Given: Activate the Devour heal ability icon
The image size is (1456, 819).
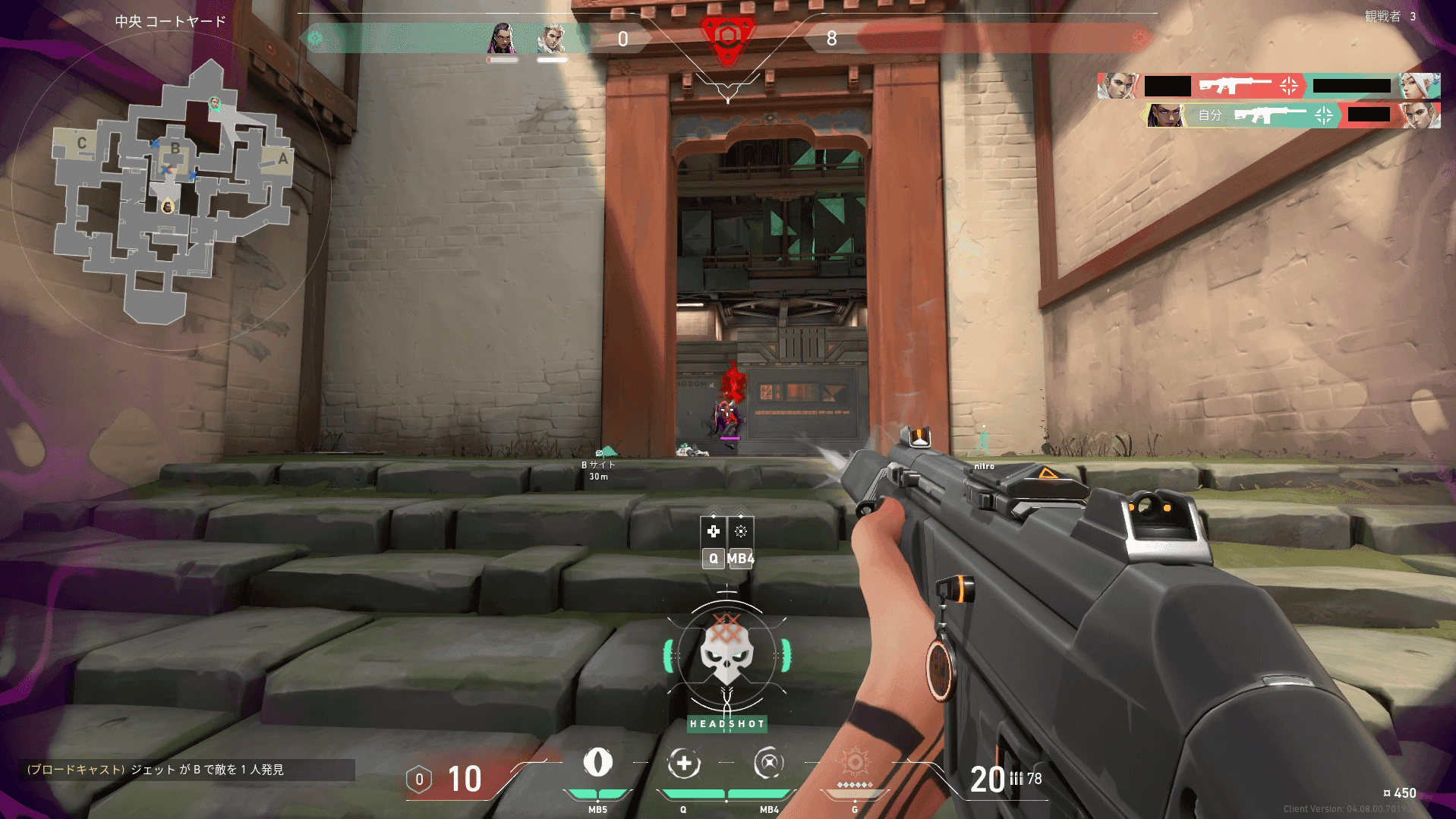Looking at the screenshot, I should click(683, 764).
